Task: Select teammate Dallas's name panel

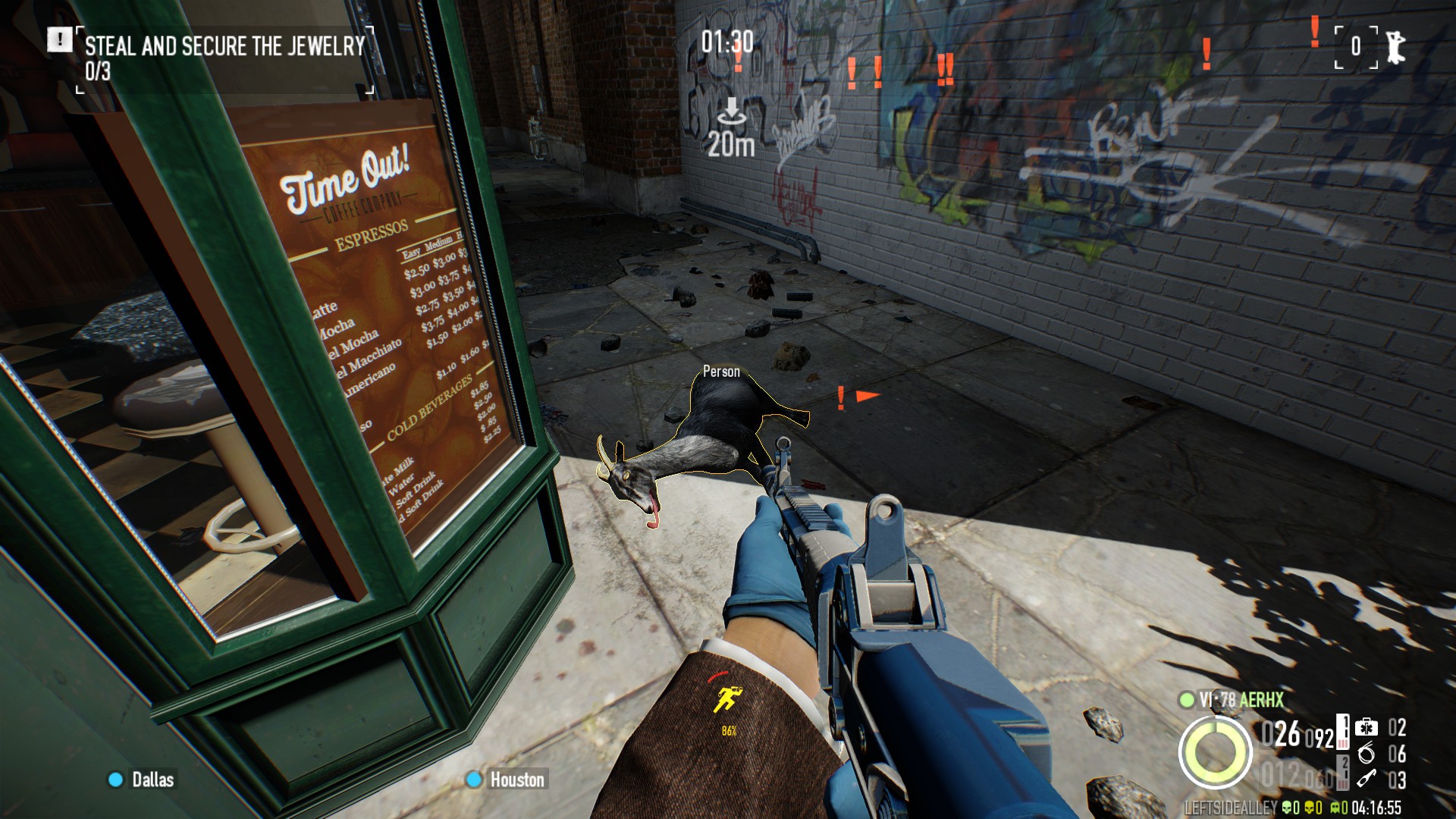Action: (143, 780)
